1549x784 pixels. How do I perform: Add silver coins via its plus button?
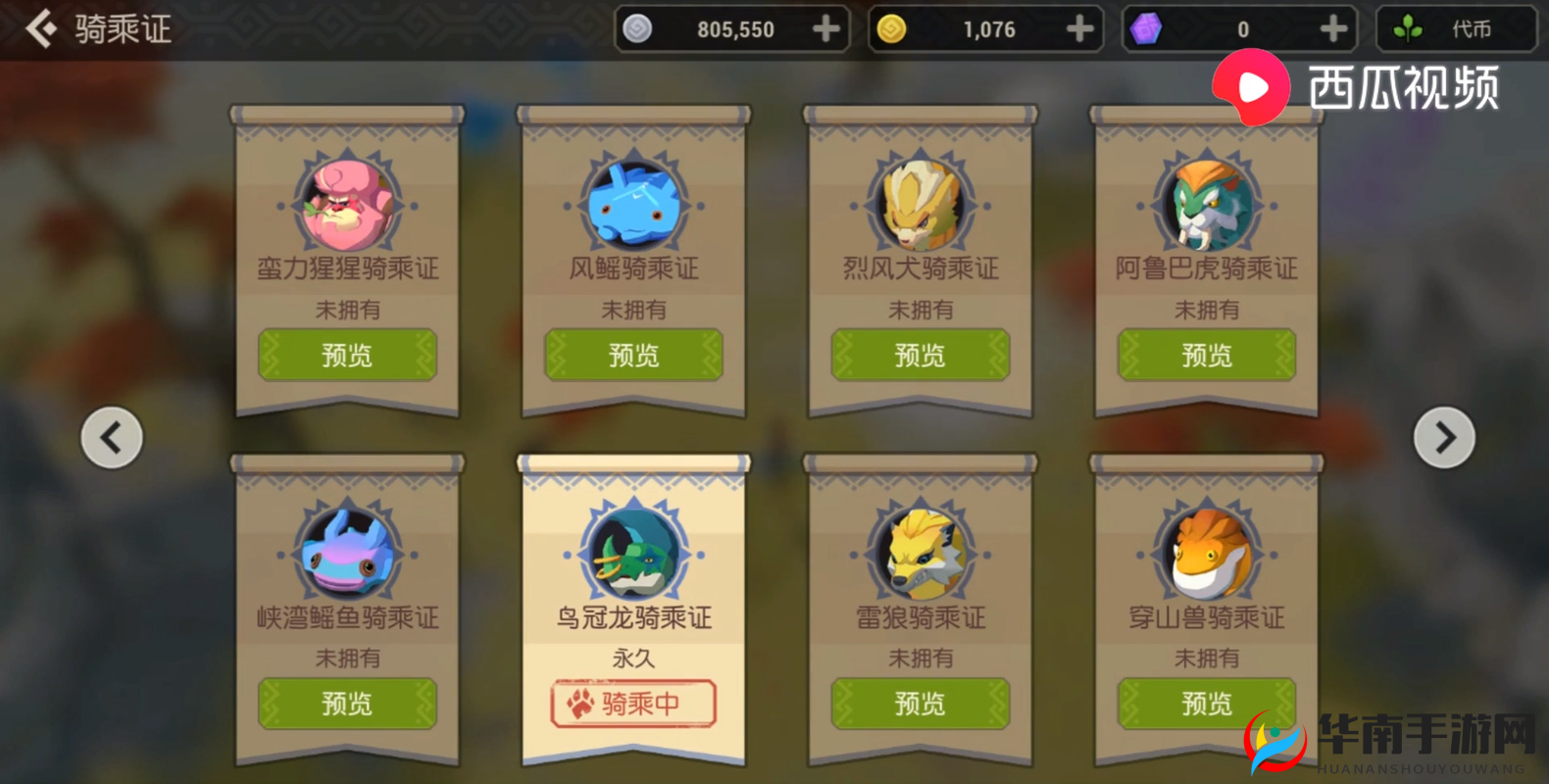(828, 28)
